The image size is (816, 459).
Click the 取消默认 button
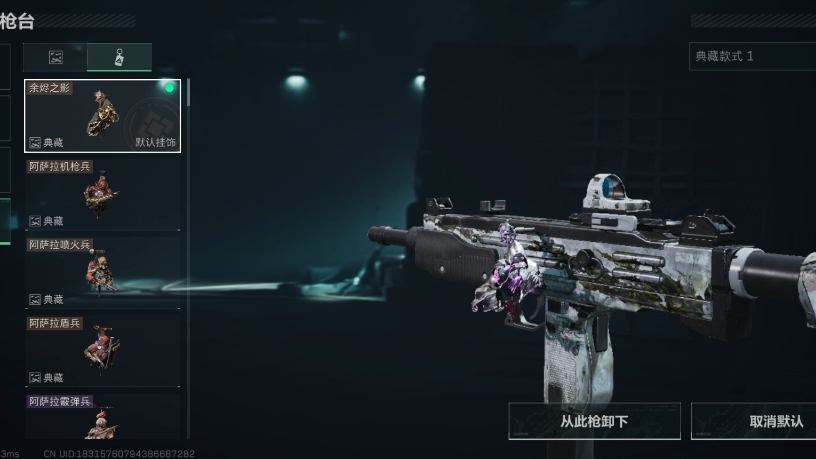coord(757,421)
